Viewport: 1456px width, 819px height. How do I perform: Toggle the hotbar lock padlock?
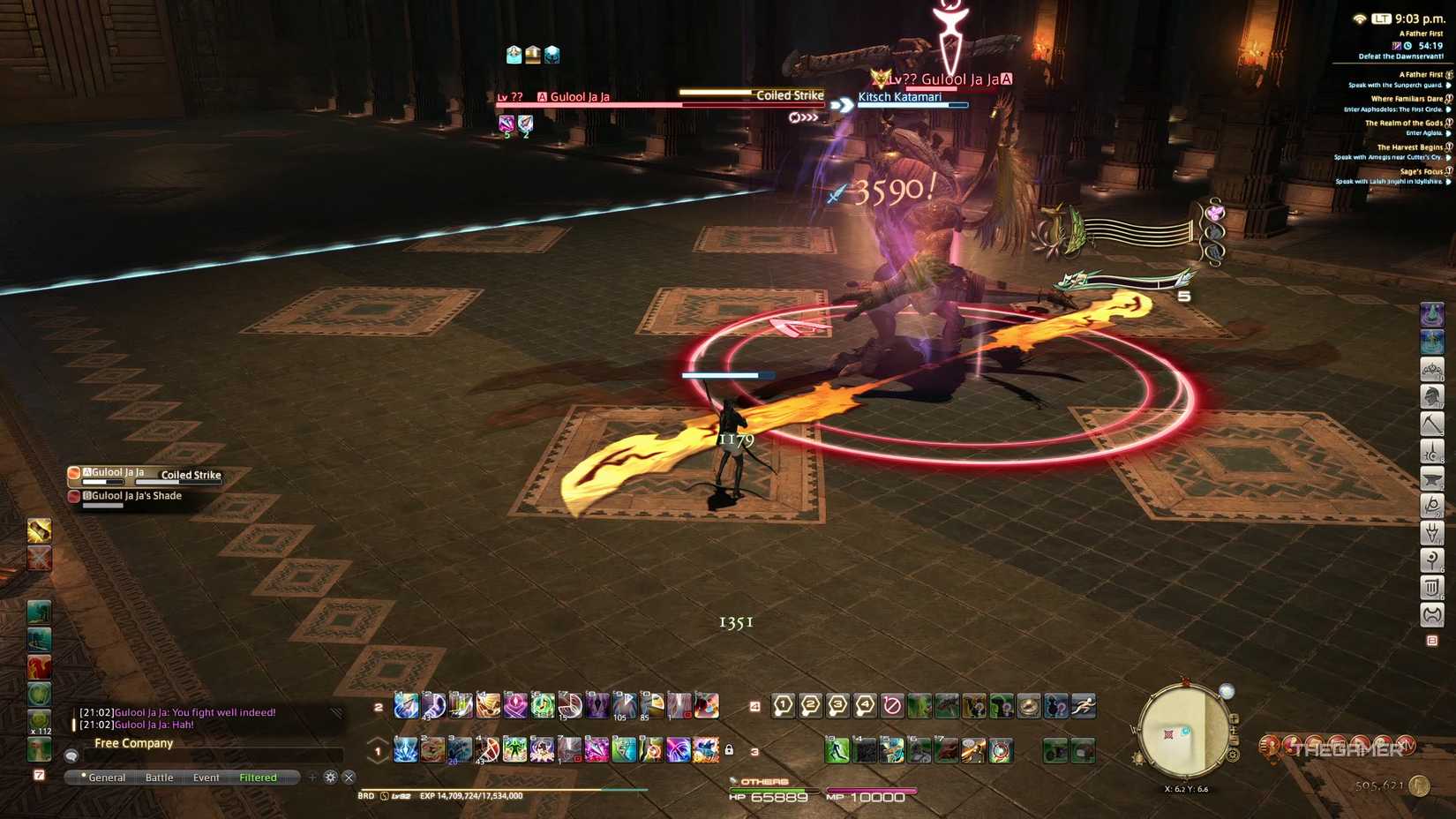728,748
